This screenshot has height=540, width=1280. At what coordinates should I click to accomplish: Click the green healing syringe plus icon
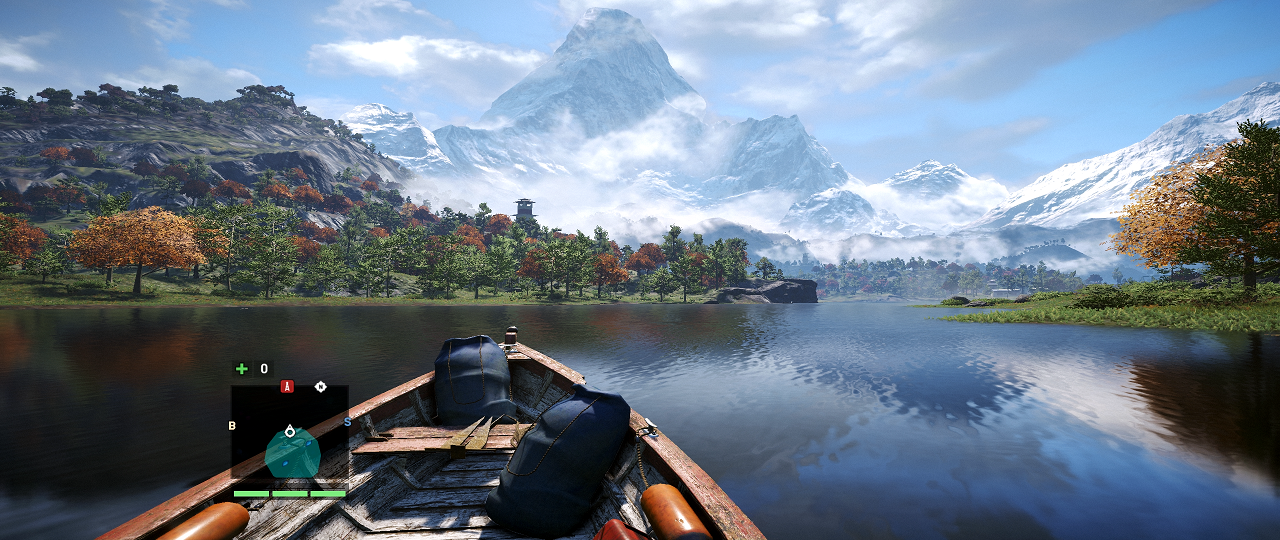pos(241,369)
